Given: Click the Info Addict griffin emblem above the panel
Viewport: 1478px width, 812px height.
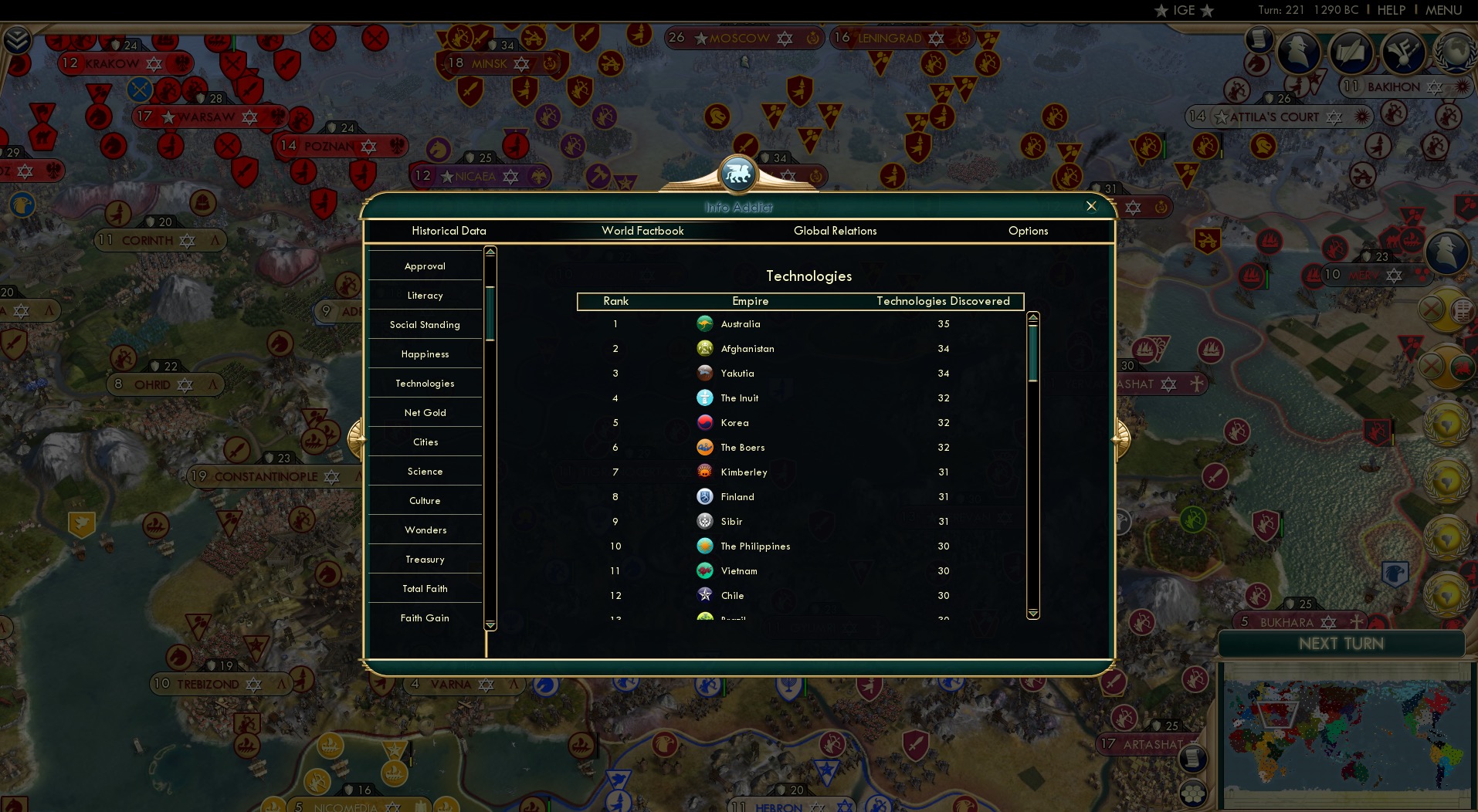Looking at the screenshot, I should (738, 173).
